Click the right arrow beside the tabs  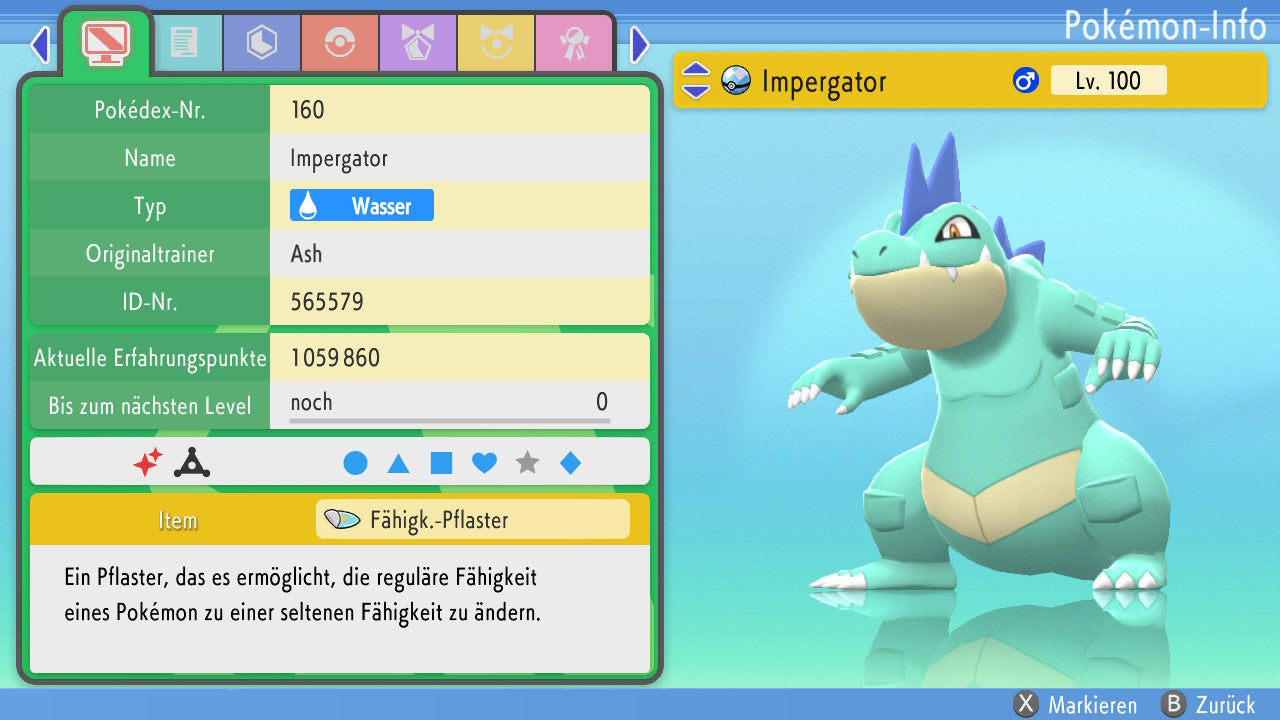640,44
